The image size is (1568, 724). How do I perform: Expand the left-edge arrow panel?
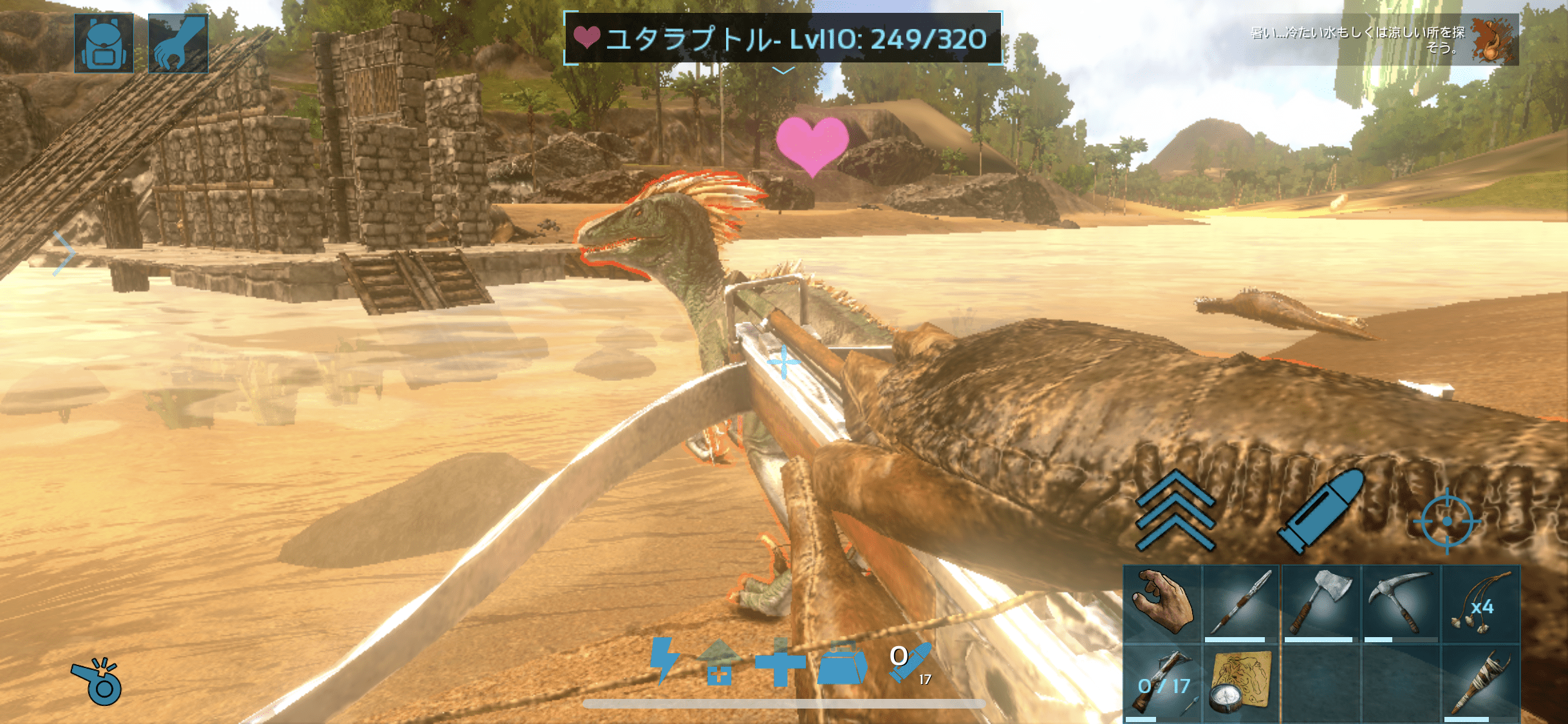pyautogui.click(x=64, y=253)
